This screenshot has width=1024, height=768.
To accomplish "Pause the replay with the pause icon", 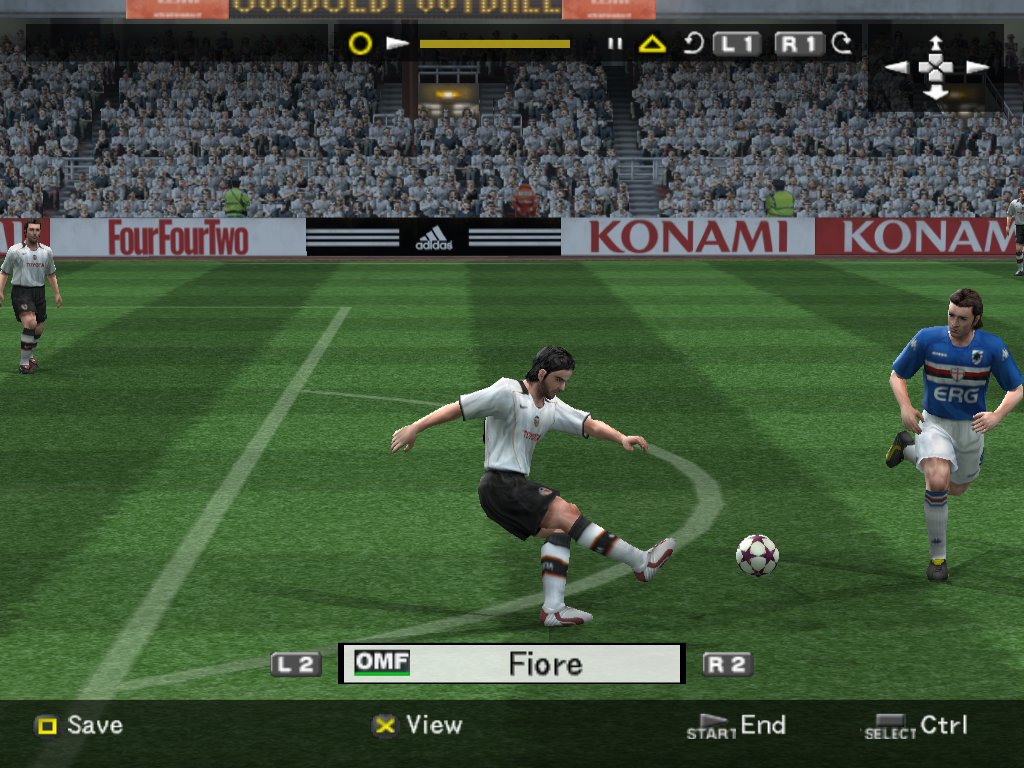I will pyautogui.click(x=615, y=44).
